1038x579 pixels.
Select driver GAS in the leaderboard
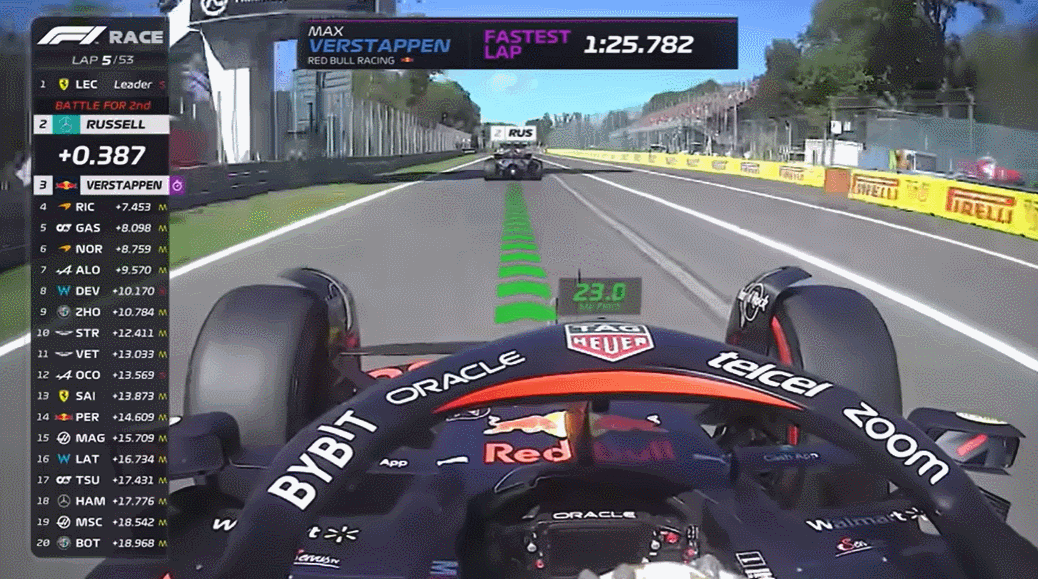pyautogui.click(x=100, y=228)
